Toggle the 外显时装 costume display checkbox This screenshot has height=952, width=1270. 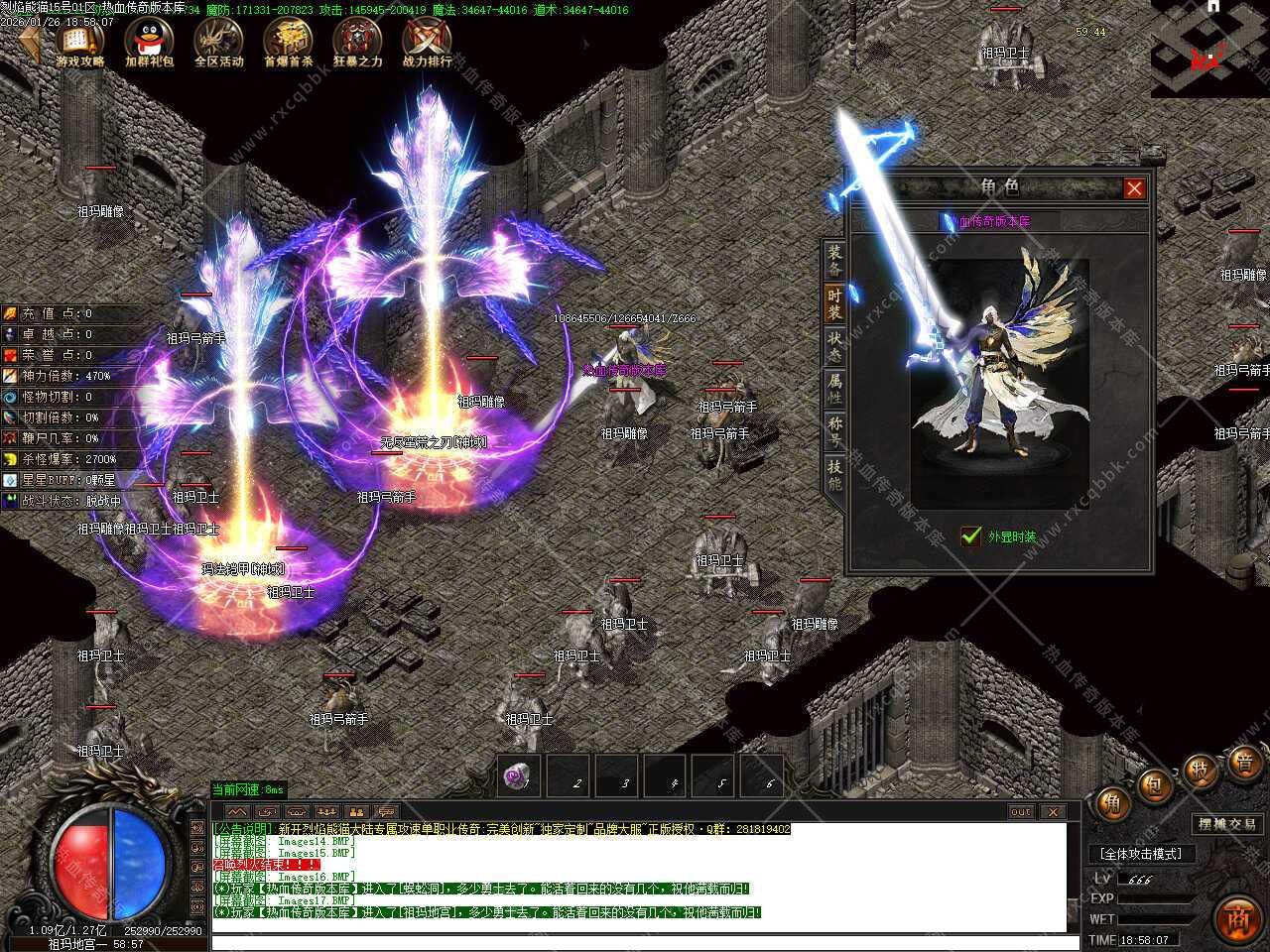(971, 536)
